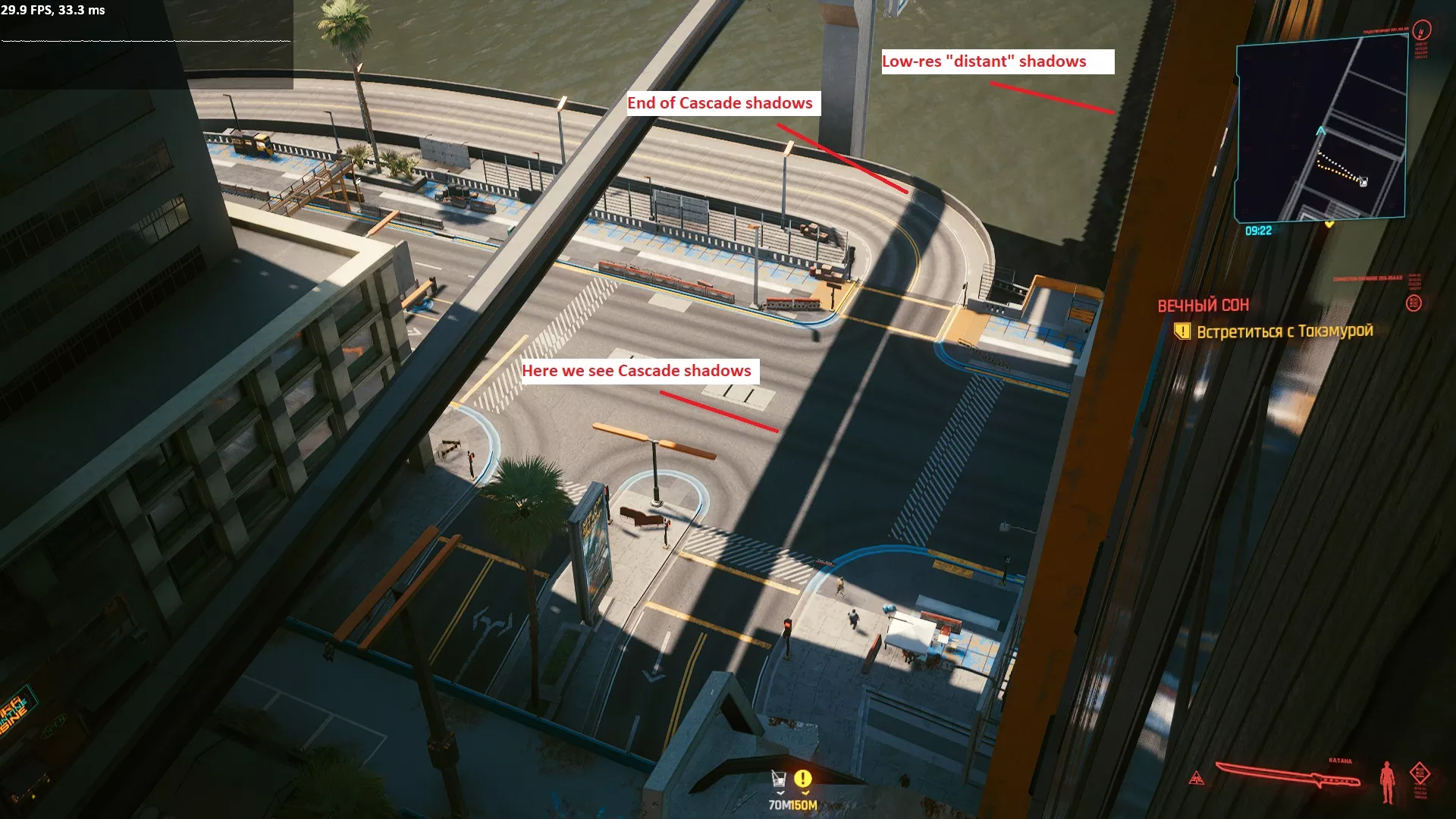Click the round red icon beside the quest title
This screenshot has width=1456, height=819.
click(1414, 303)
